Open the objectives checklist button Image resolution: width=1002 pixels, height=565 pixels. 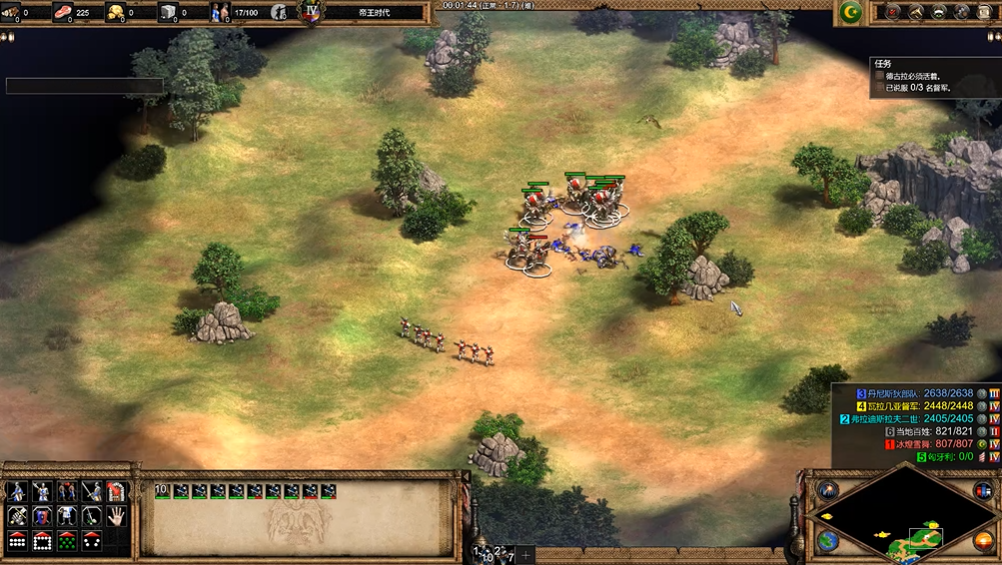click(890, 12)
